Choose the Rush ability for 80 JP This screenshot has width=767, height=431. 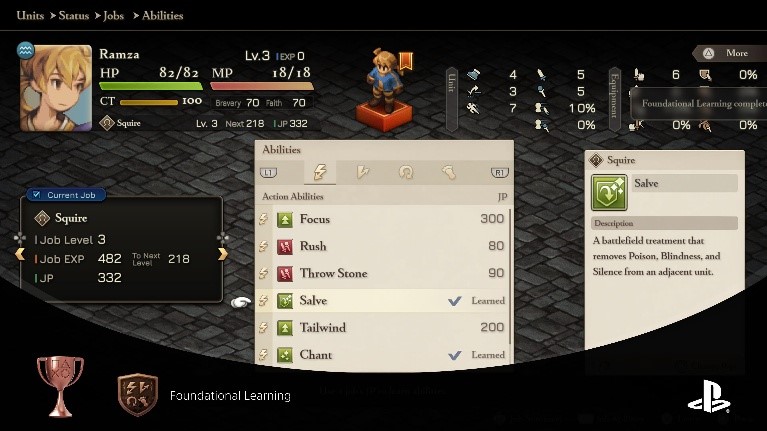(x=380, y=246)
